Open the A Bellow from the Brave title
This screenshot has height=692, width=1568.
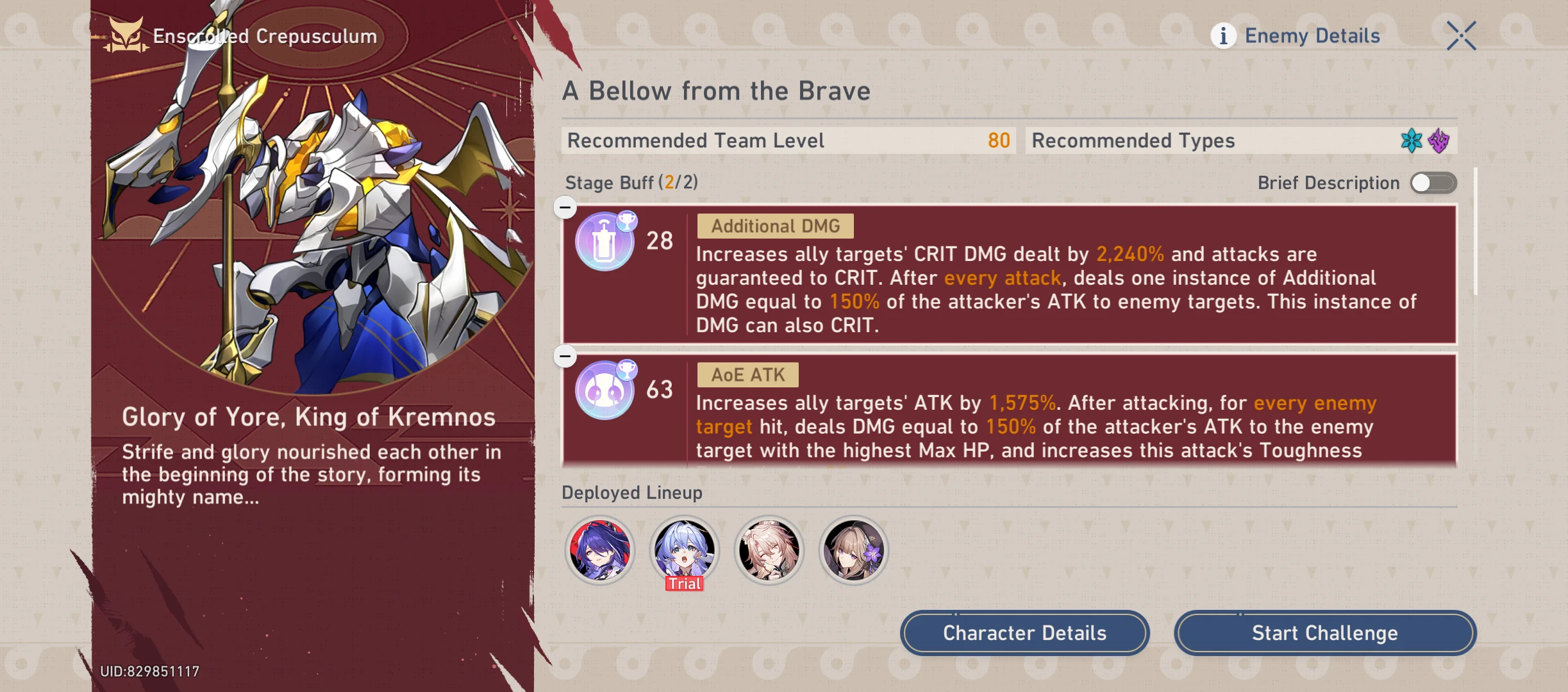[716, 90]
